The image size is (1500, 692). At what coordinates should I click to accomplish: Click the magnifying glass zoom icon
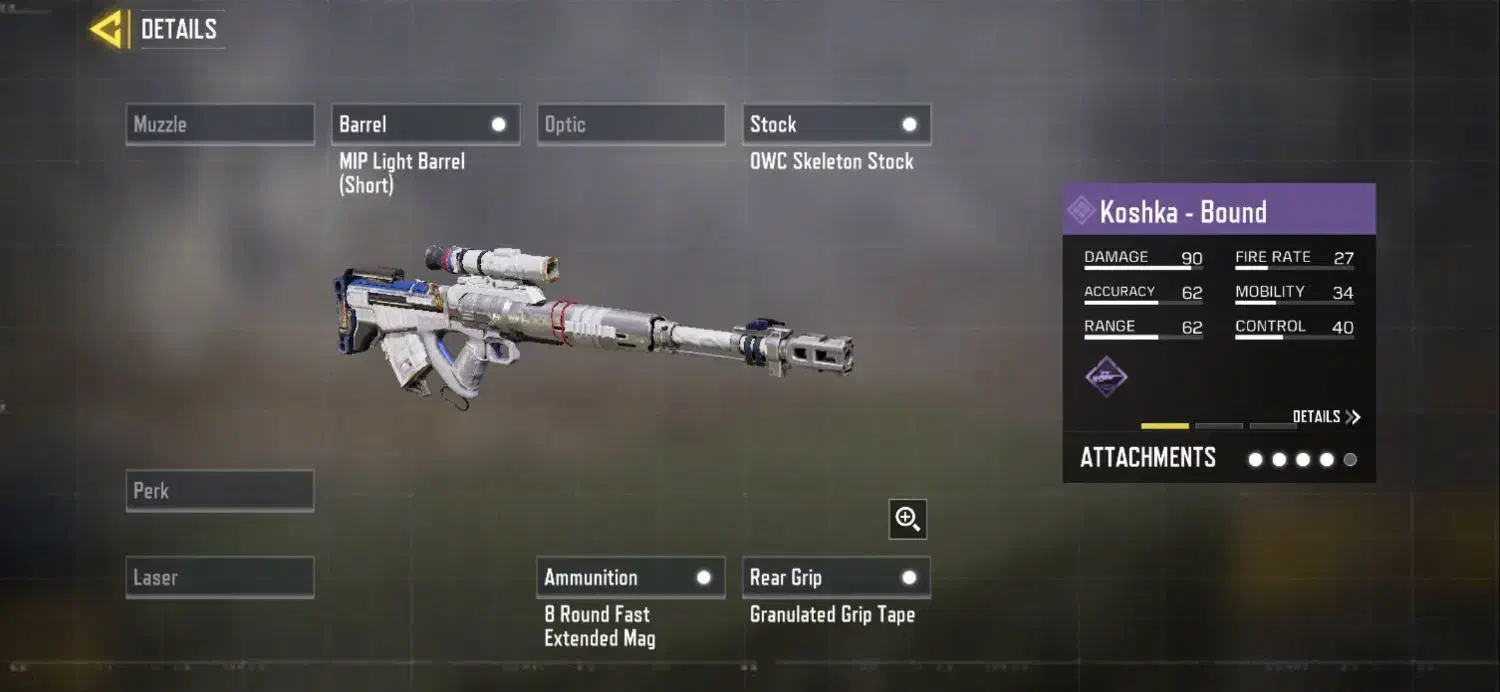pyautogui.click(x=908, y=519)
